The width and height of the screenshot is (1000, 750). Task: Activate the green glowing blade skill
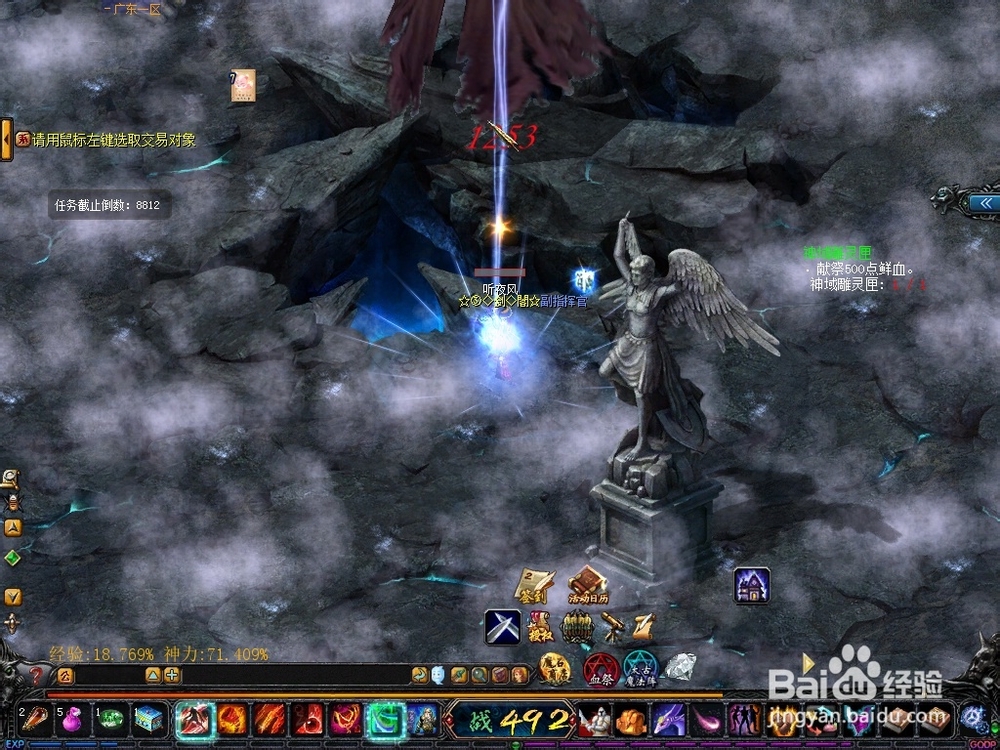(x=384, y=718)
